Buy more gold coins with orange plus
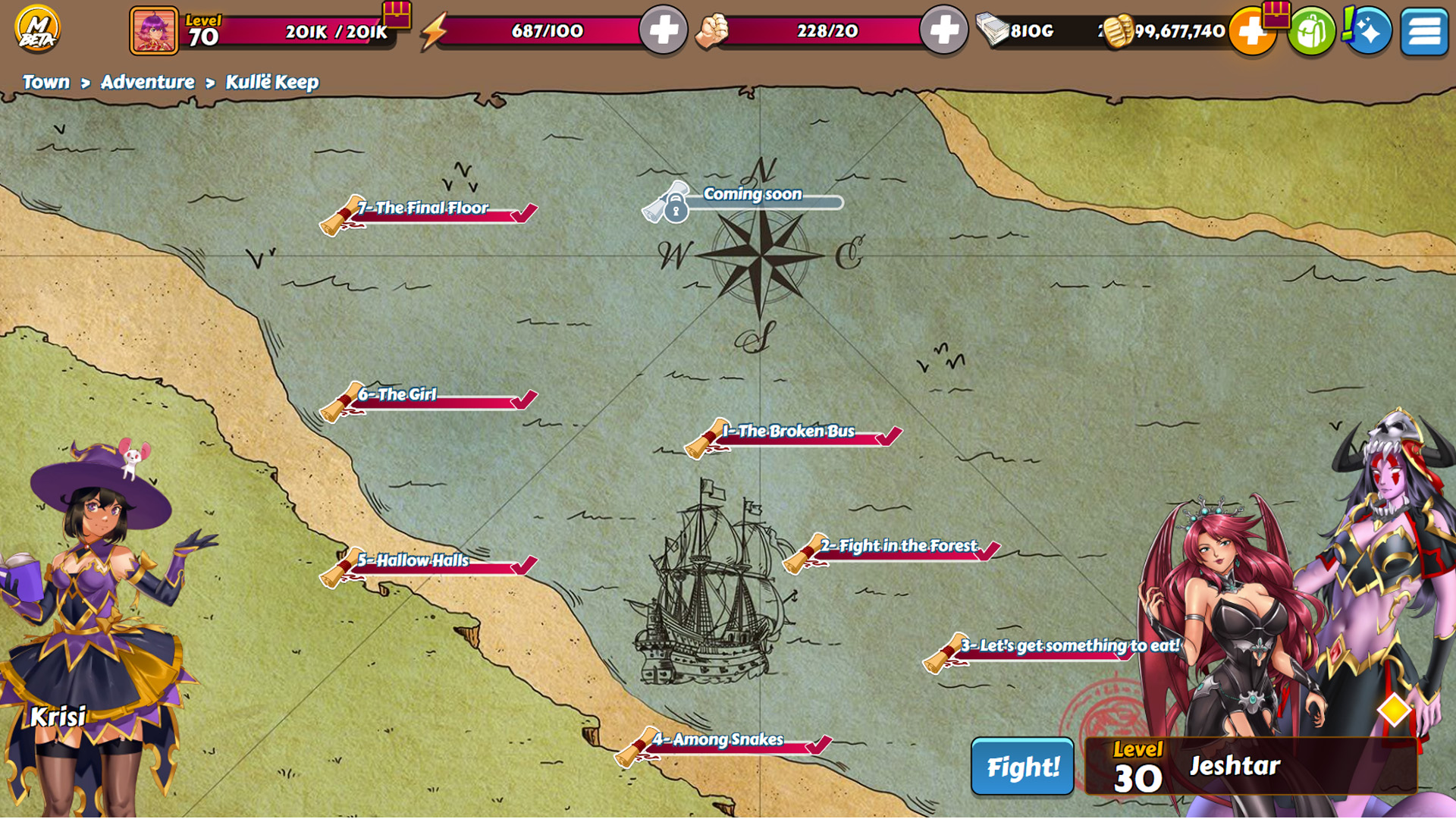This screenshot has width=1456, height=819. (x=1250, y=32)
